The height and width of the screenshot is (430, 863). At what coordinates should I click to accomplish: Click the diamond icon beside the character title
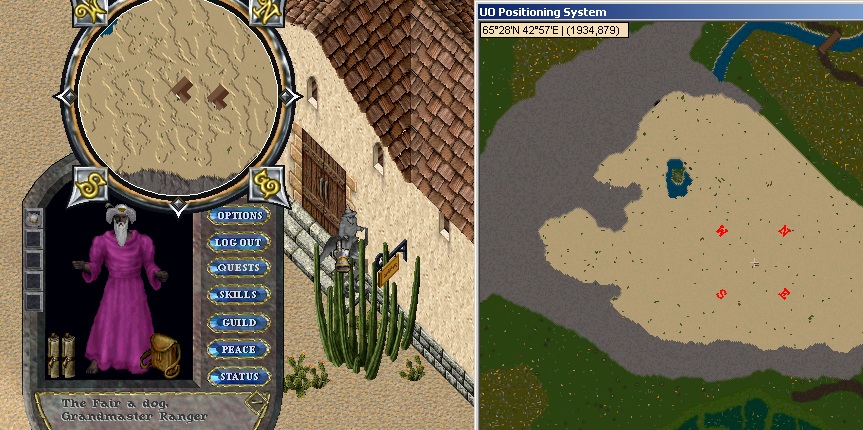pyautogui.click(x=257, y=403)
